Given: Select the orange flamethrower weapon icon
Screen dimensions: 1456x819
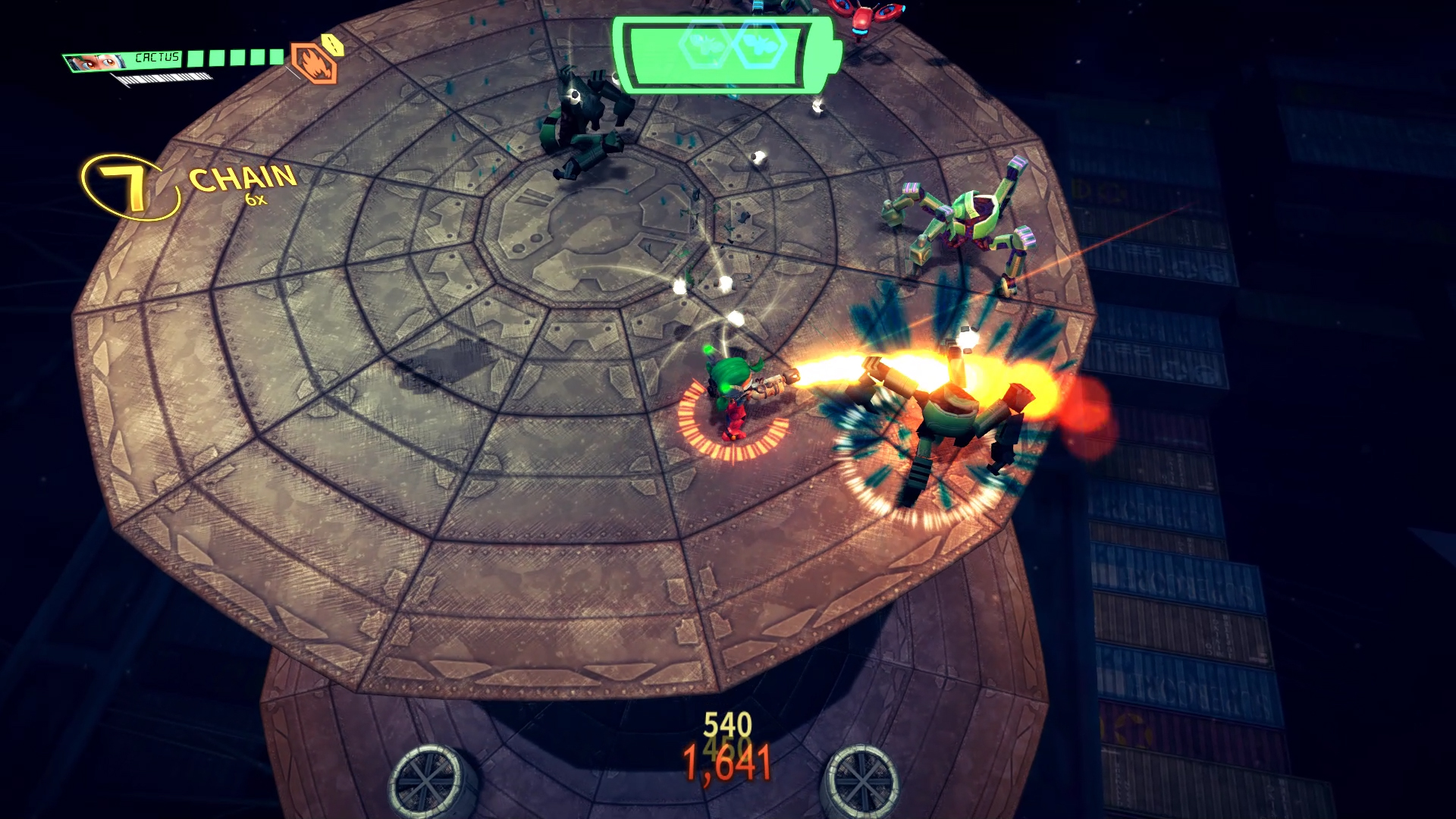Looking at the screenshot, I should coord(313,64).
